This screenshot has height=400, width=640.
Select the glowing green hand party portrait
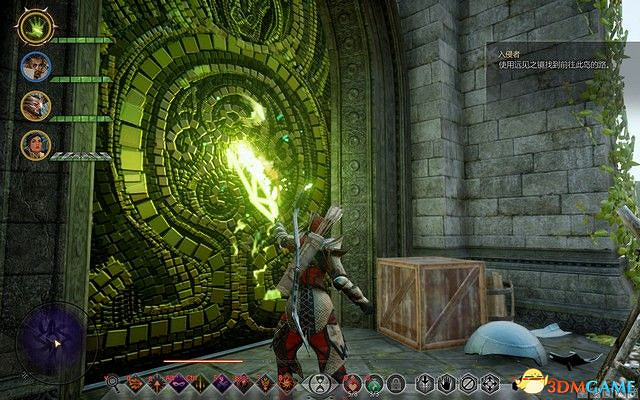(x=36, y=28)
